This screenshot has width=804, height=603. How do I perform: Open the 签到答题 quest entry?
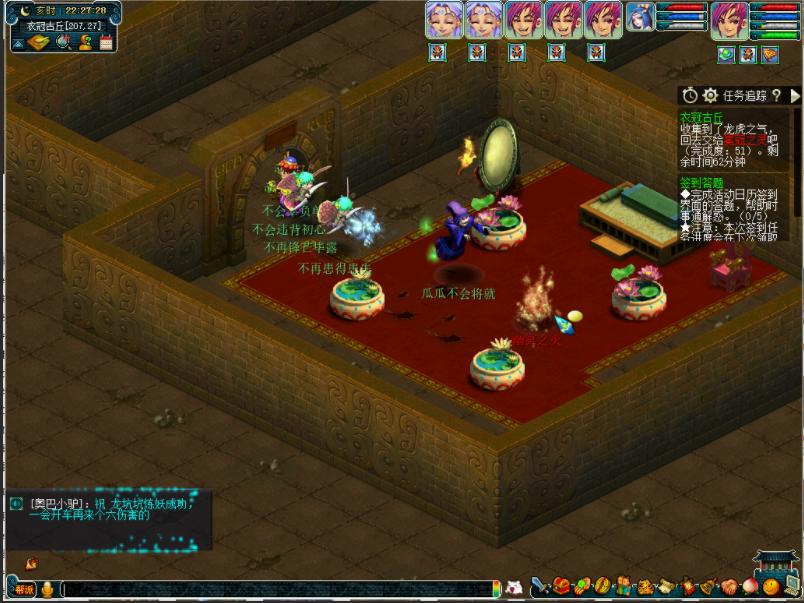pyautogui.click(x=700, y=183)
